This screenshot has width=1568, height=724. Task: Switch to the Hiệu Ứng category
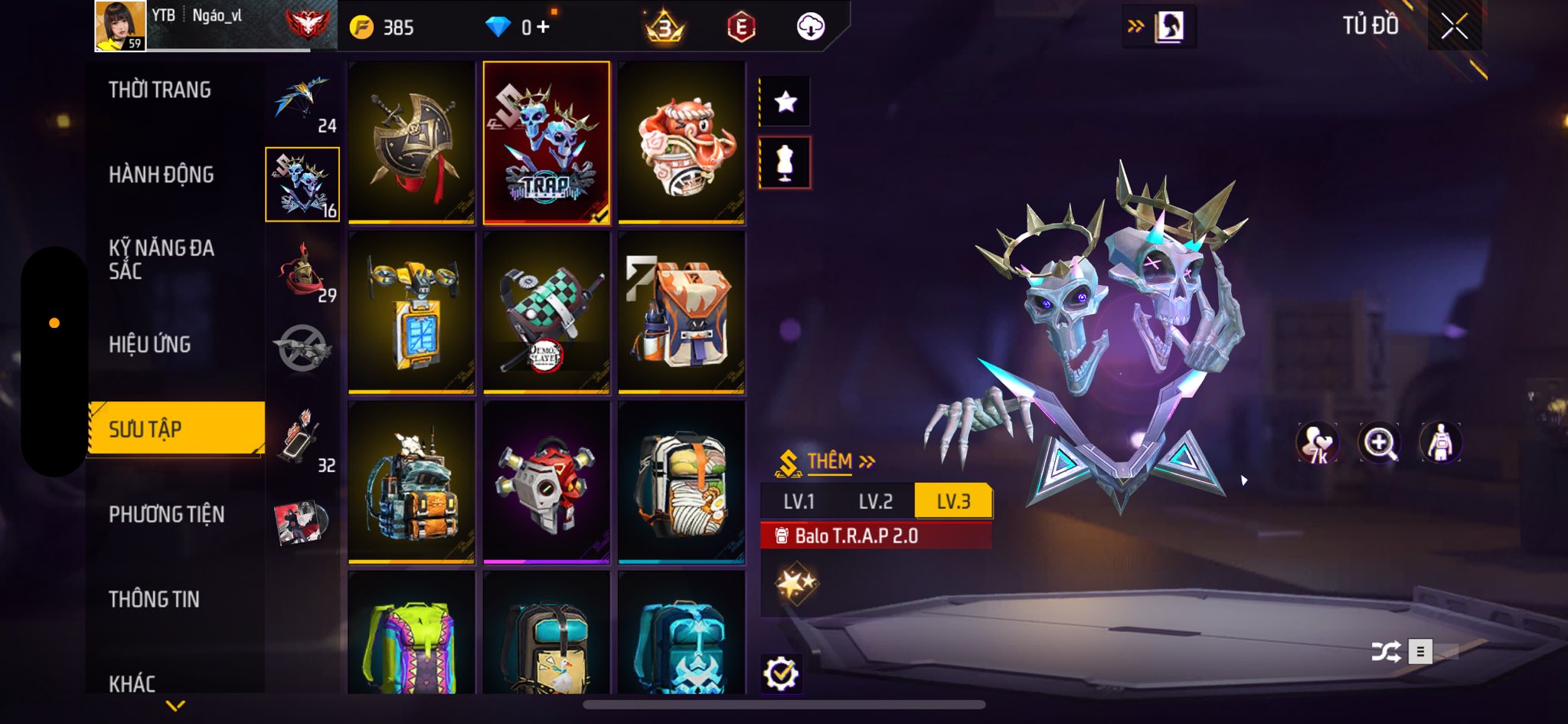tap(149, 345)
